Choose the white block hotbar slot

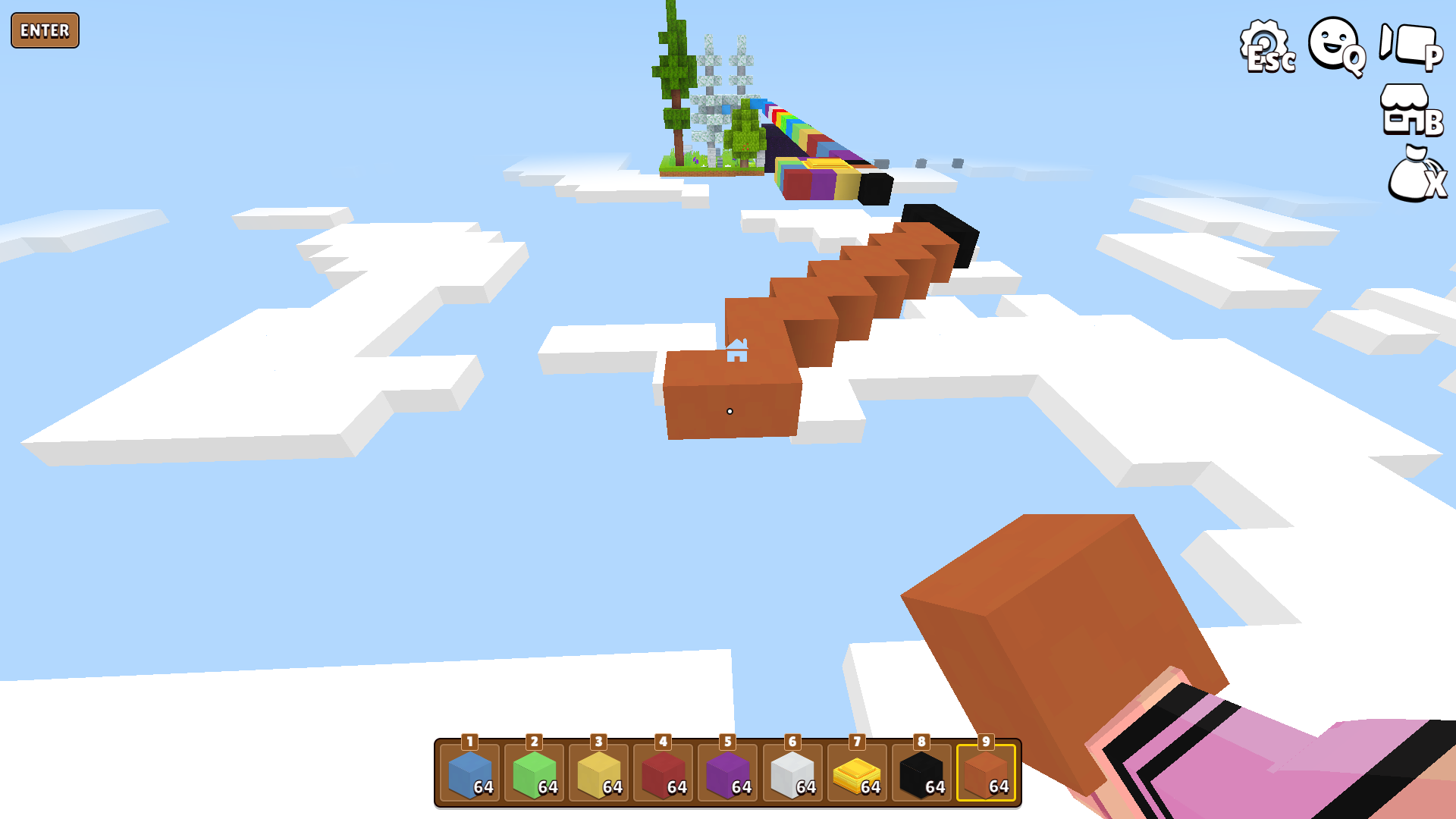click(x=792, y=773)
